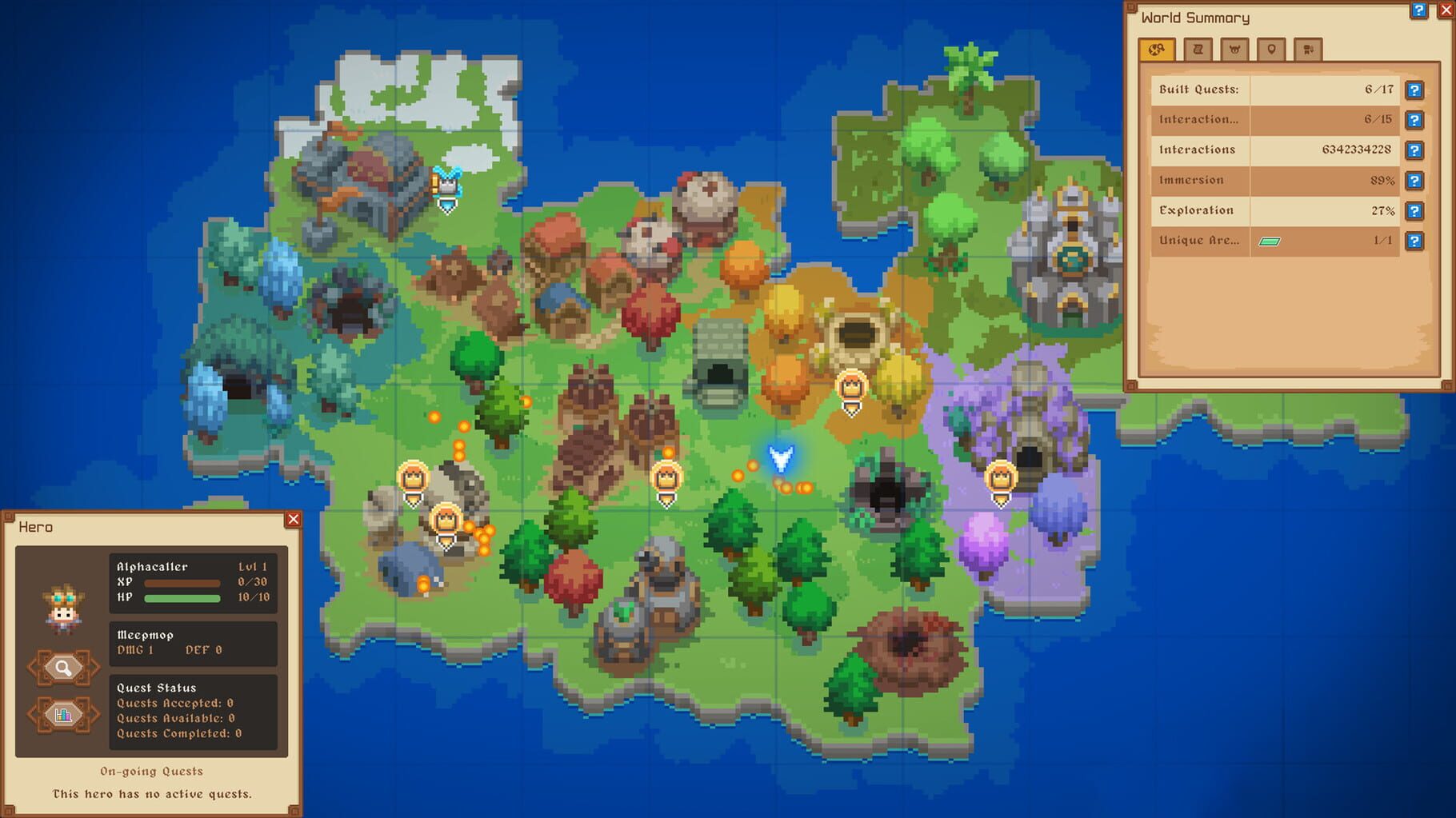1456x818 pixels.
Task: Click the help icon next to Built Quests
Action: point(1414,90)
